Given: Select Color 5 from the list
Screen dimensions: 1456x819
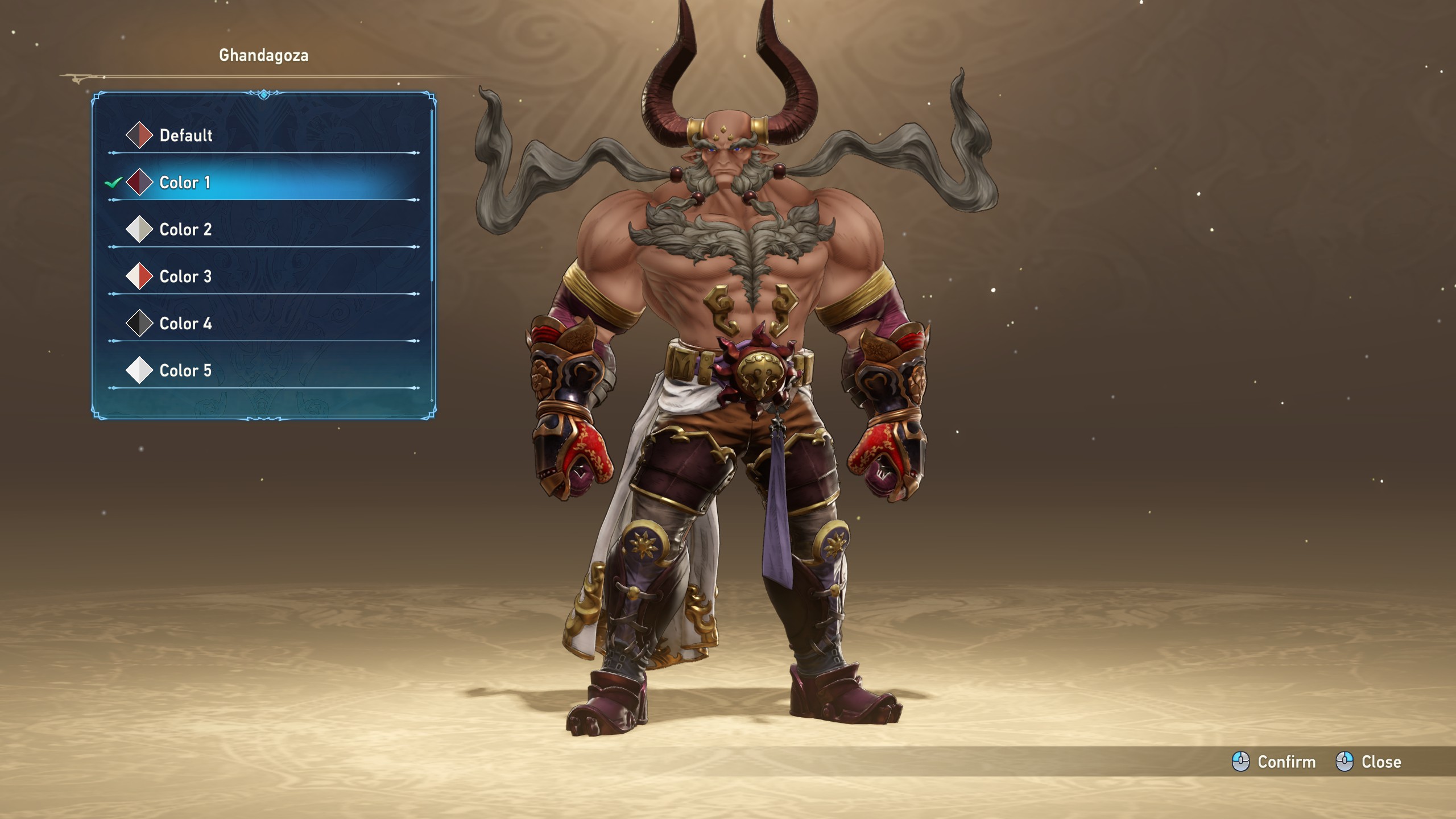Looking at the screenshot, I should pos(185,370).
